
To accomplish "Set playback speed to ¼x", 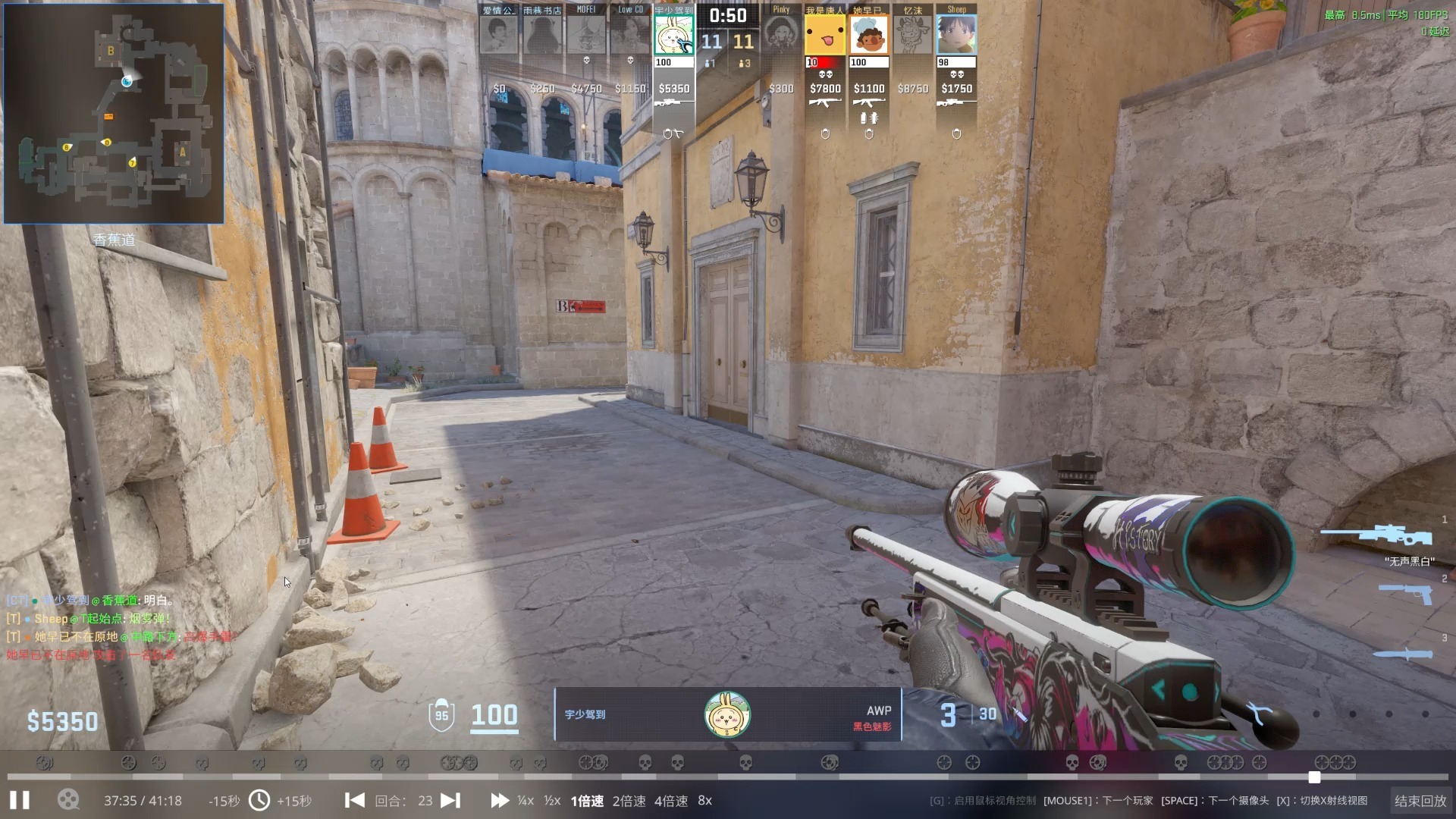I will [x=525, y=801].
